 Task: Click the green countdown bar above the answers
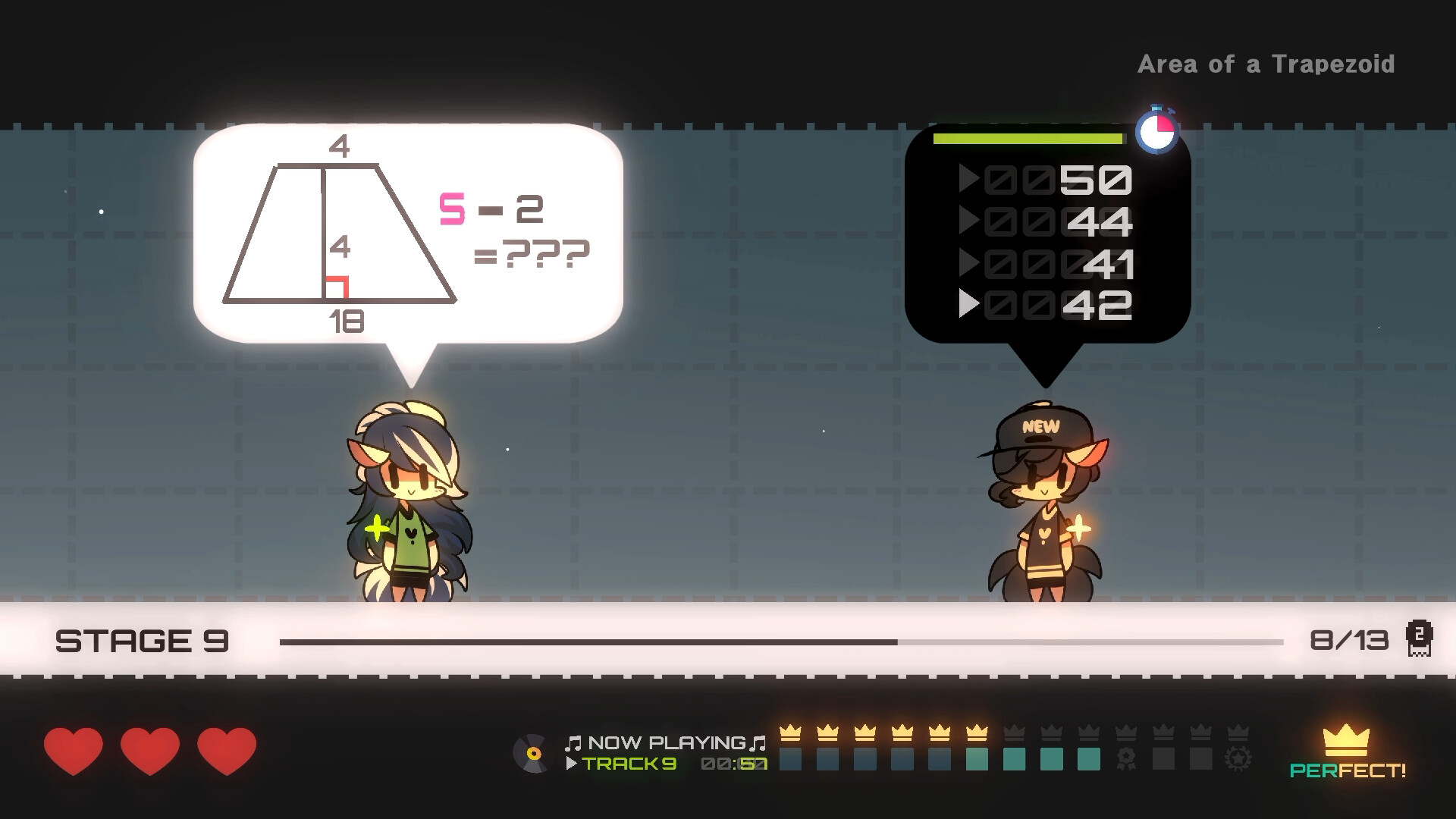(x=1028, y=139)
